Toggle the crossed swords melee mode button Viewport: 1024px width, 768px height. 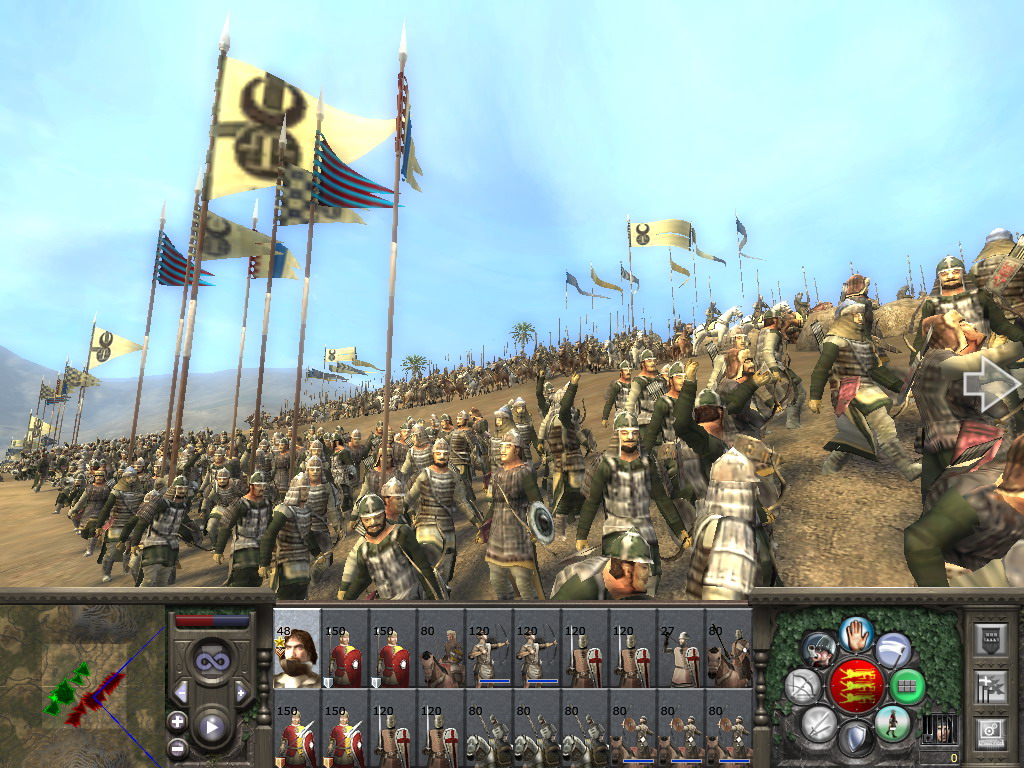coord(819,723)
